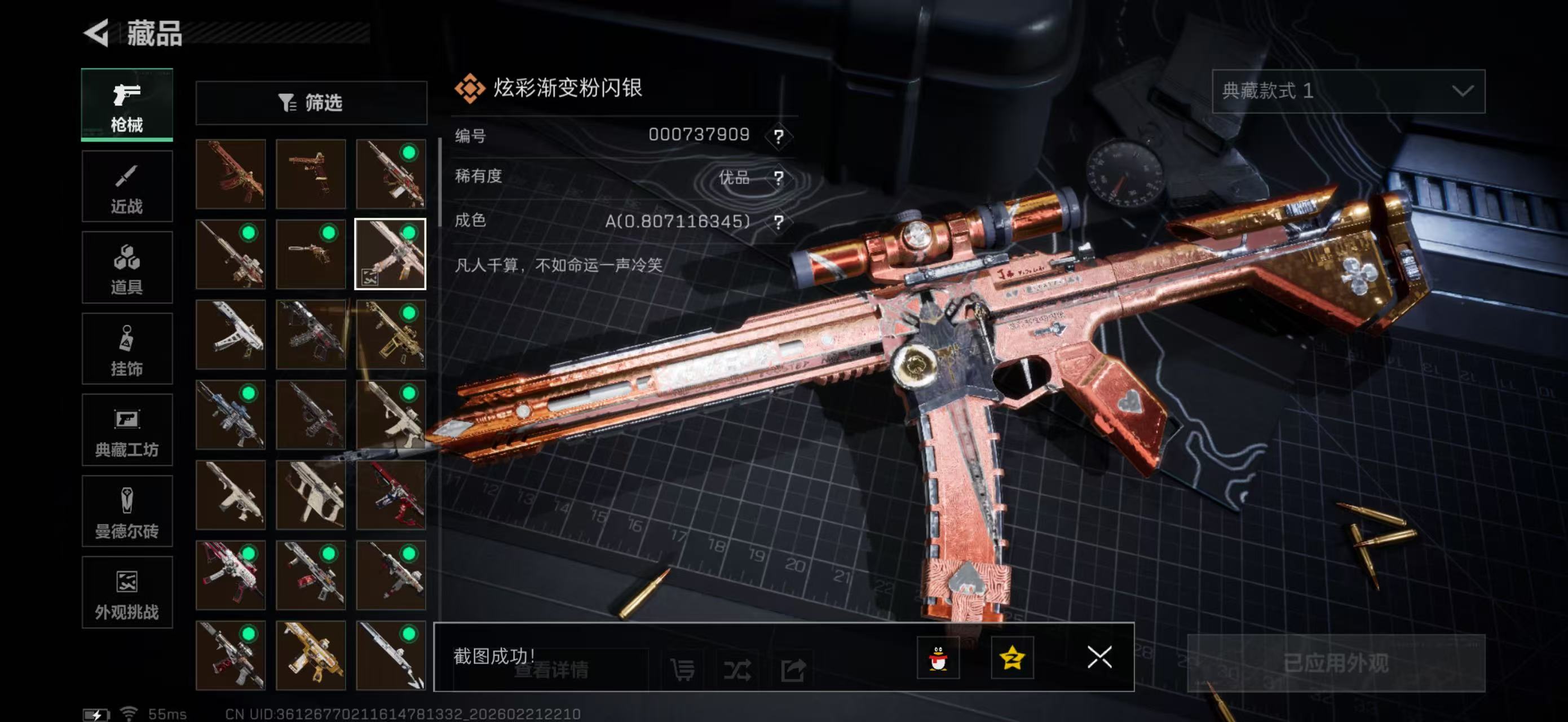
Task: Open the 挂饰 charm category
Action: tap(127, 349)
